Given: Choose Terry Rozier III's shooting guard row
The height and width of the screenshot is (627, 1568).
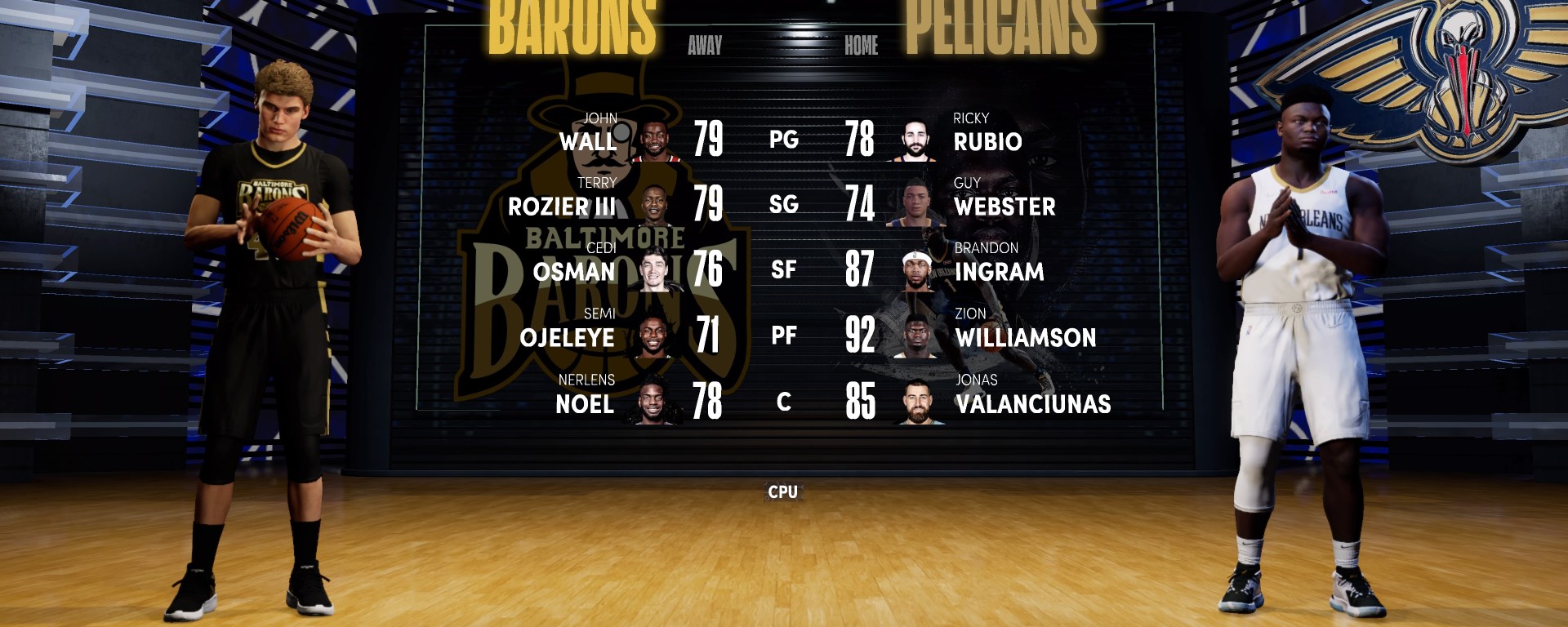Looking at the screenshot, I should (x=562, y=206).
